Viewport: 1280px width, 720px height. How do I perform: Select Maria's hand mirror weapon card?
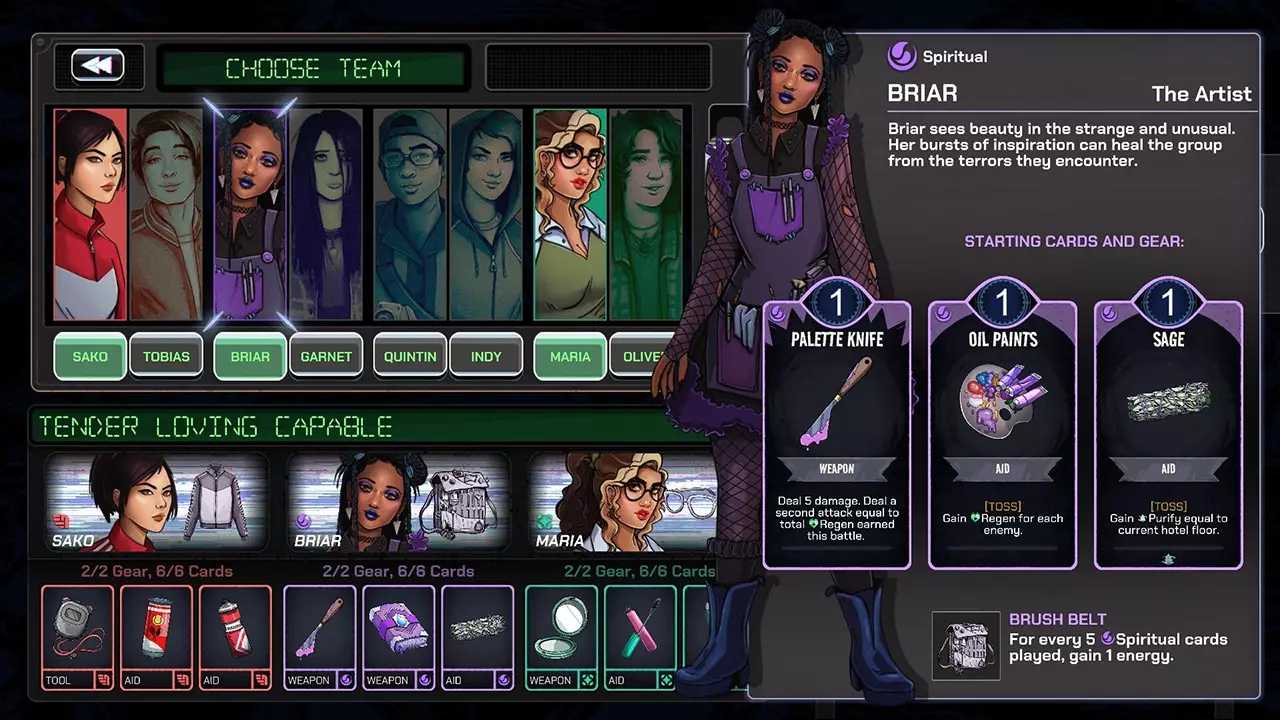pos(561,637)
